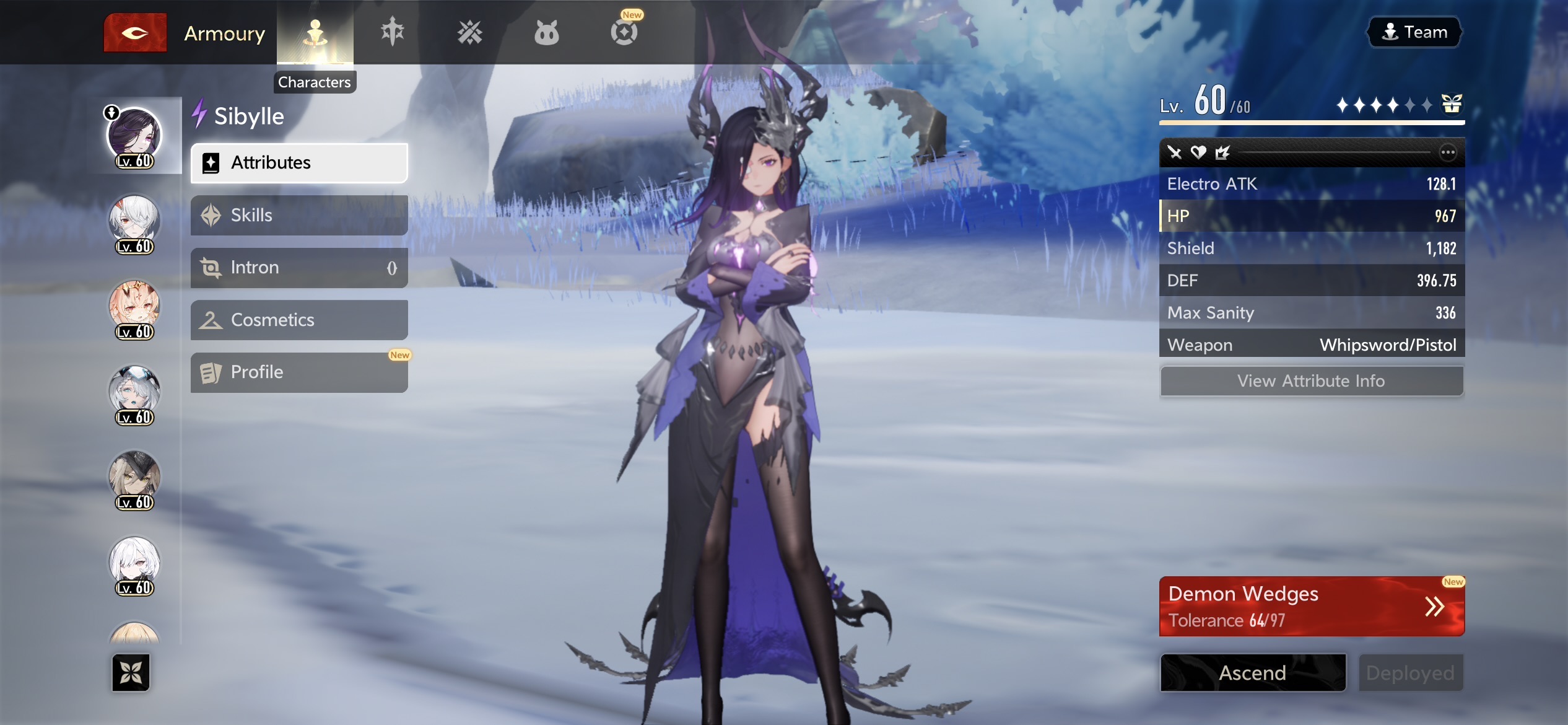This screenshot has height=725, width=1568.
Task: Ascend the character
Action: click(1253, 673)
